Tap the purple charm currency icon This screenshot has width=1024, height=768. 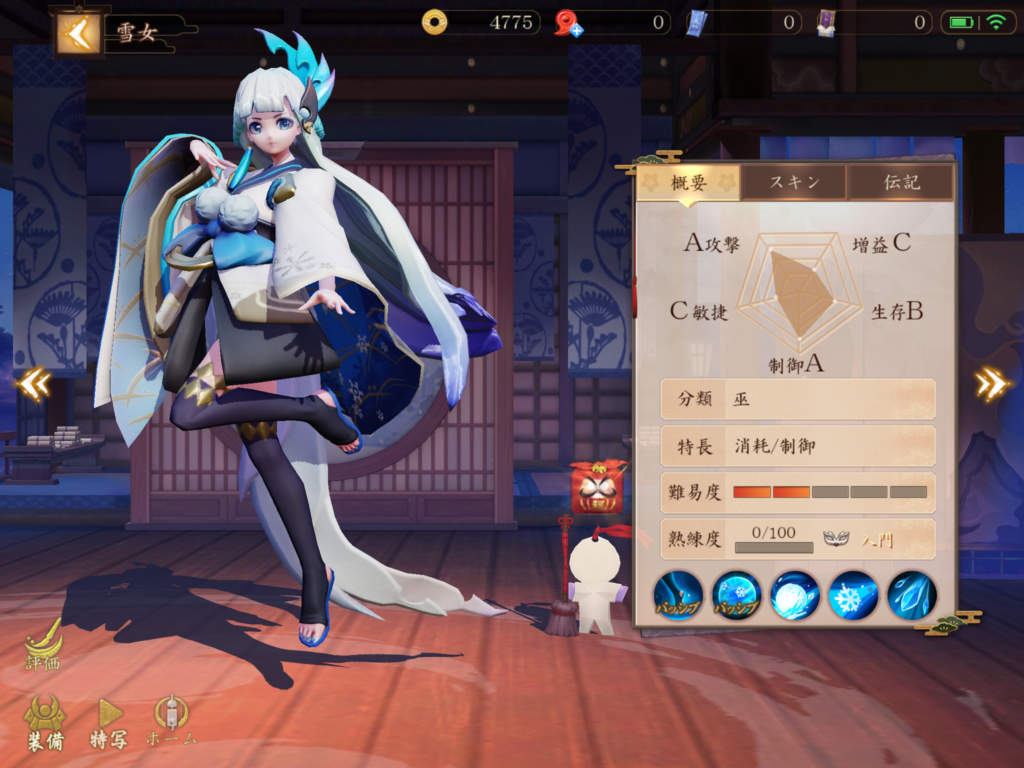(x=827, y=22)
